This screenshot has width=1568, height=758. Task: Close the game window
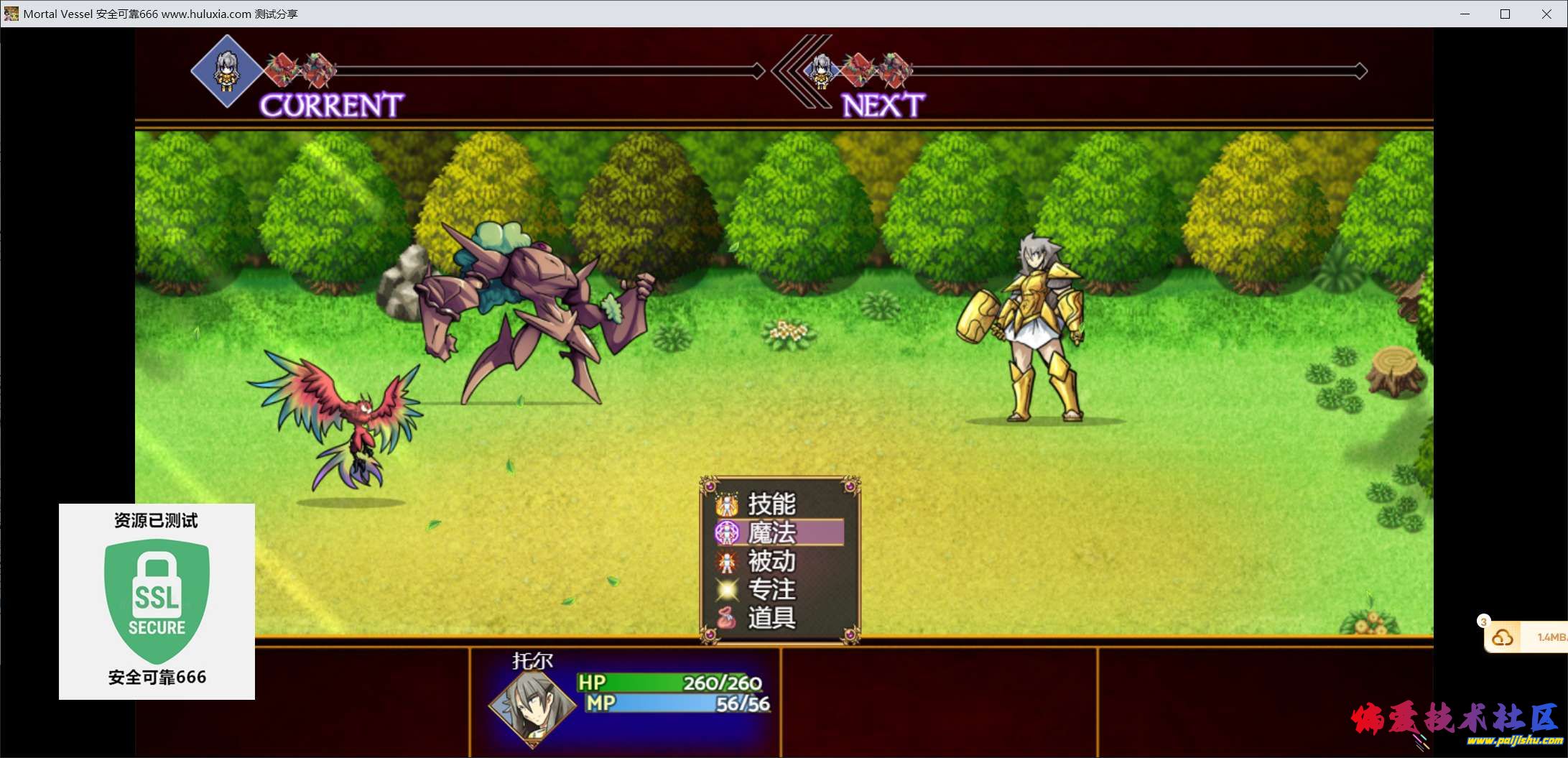(1546, 14)
